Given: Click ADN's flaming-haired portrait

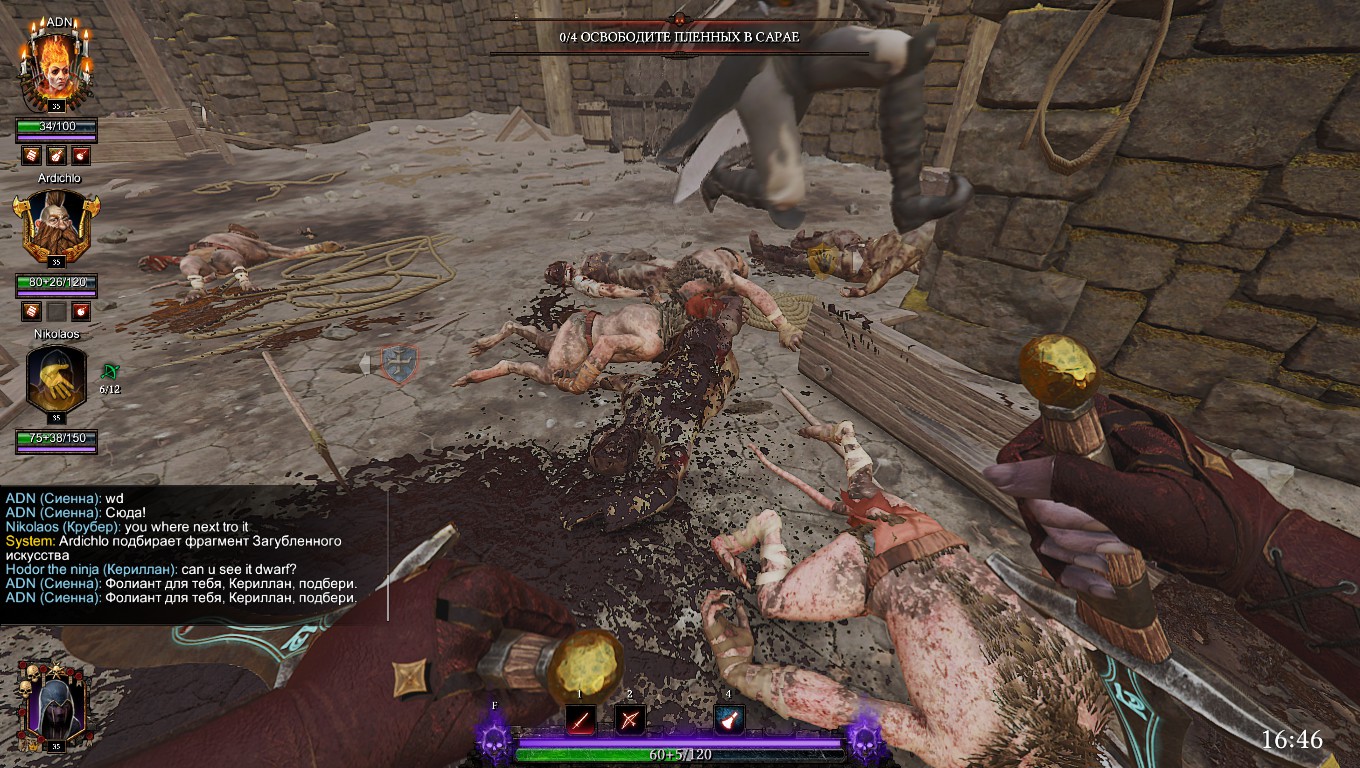Looking at the screenshot, I should (x=55, y=66).
